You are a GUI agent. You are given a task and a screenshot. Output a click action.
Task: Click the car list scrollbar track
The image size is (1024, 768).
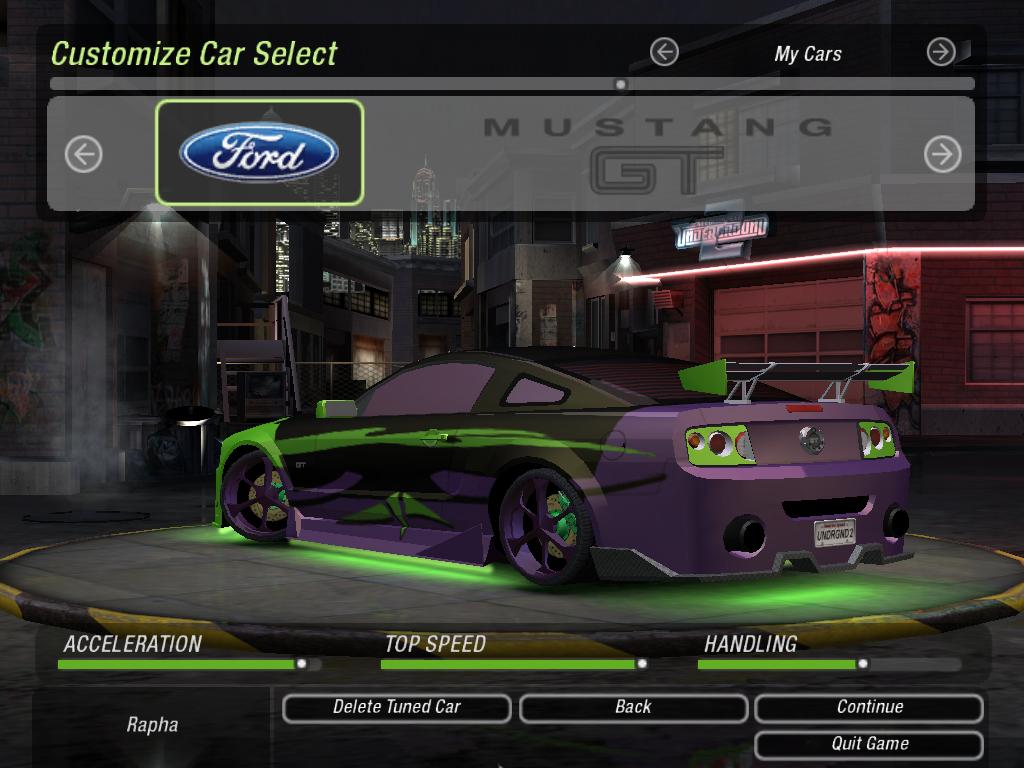pos(400,85)
